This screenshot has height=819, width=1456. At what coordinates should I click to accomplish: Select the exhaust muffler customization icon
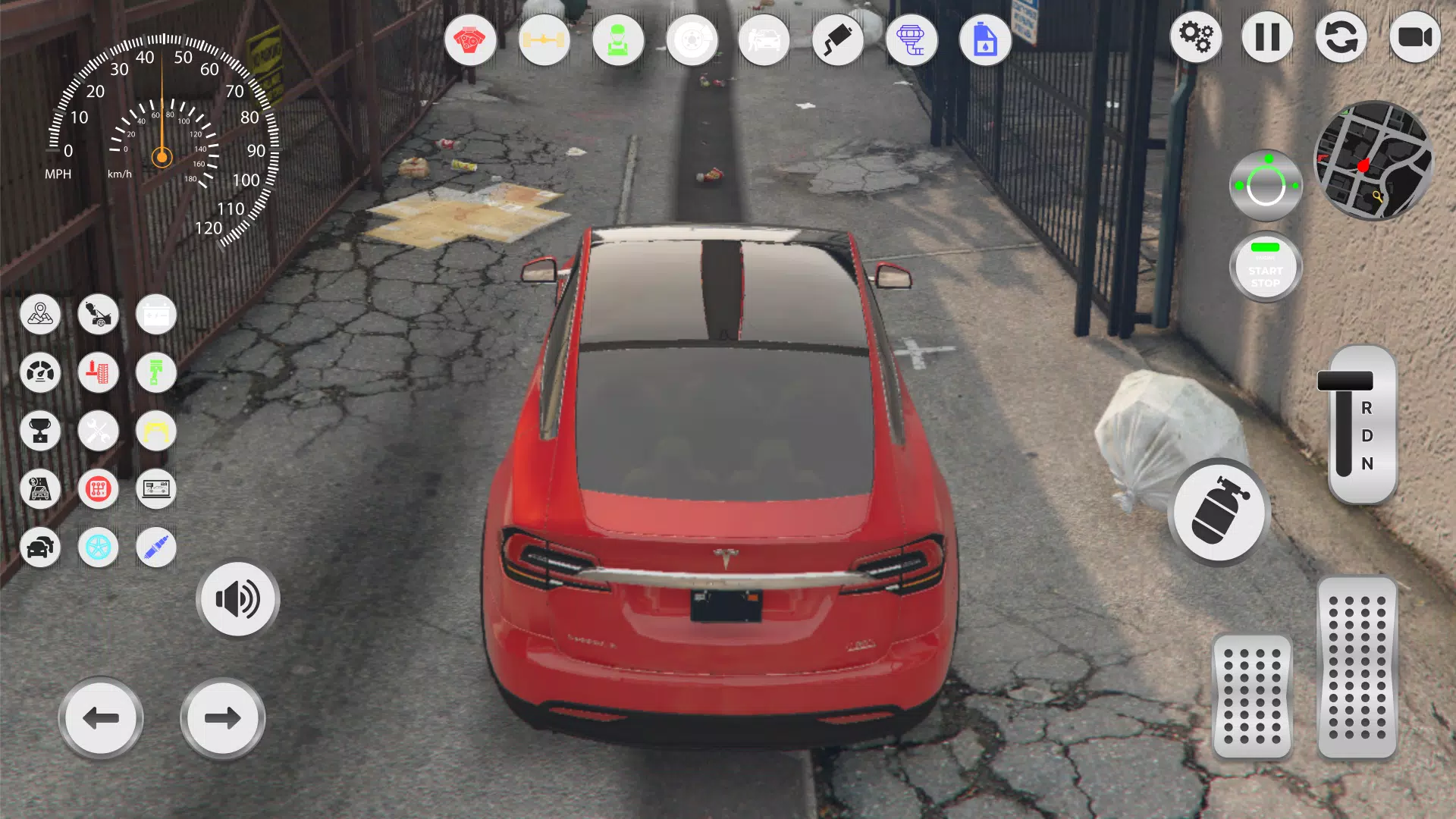(838, 40)
